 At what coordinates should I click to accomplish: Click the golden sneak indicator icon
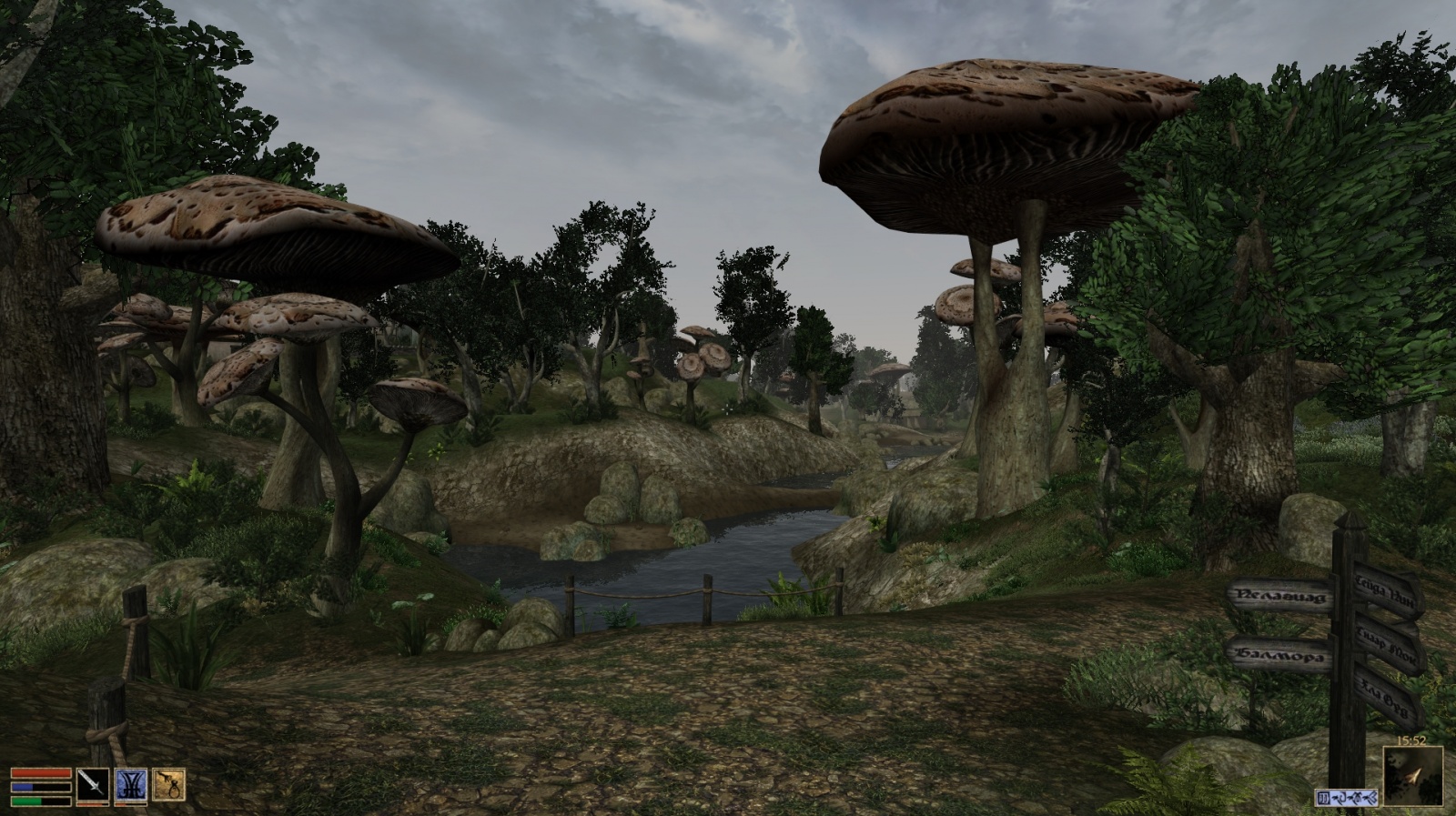(x=168, y=784)
